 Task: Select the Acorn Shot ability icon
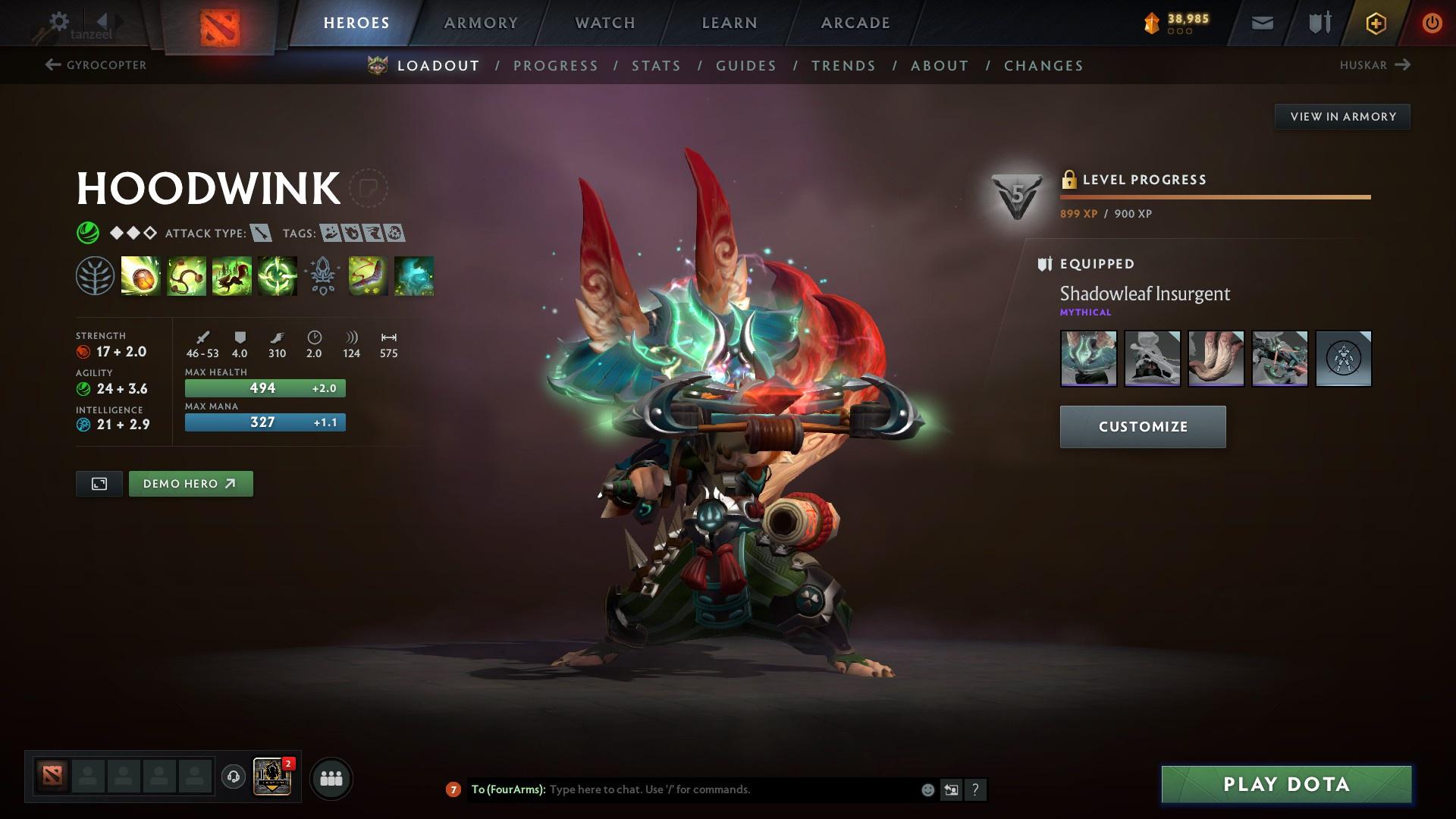[141, 277]
